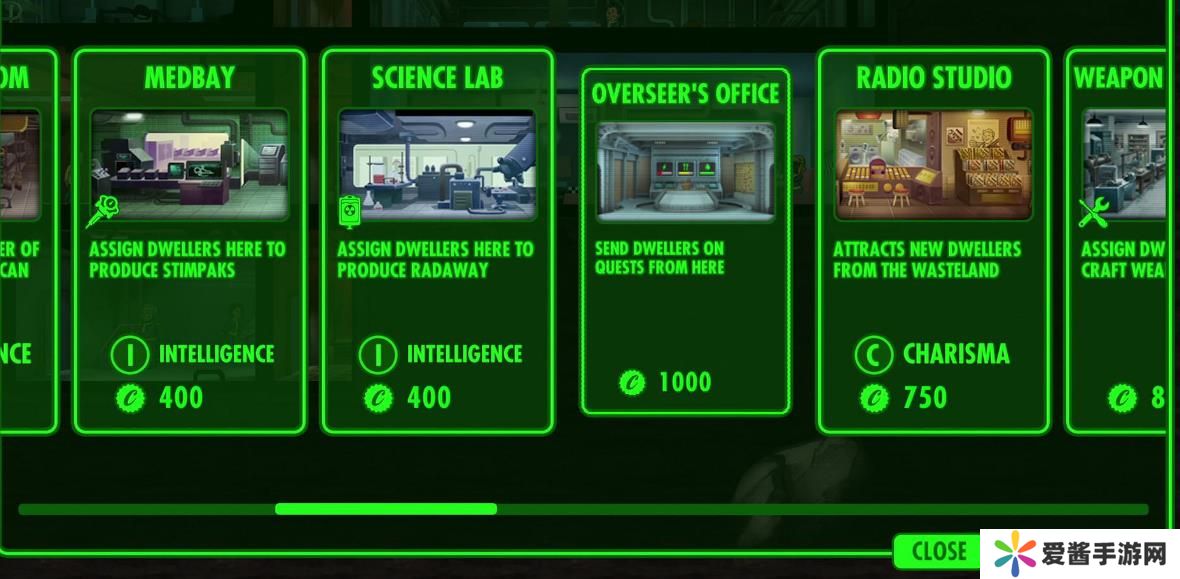The width and height of the screenshot is (1180, 579).
Task: Choose the Science Lab room card
Action: pyautogui.click(x=437, y=241)
